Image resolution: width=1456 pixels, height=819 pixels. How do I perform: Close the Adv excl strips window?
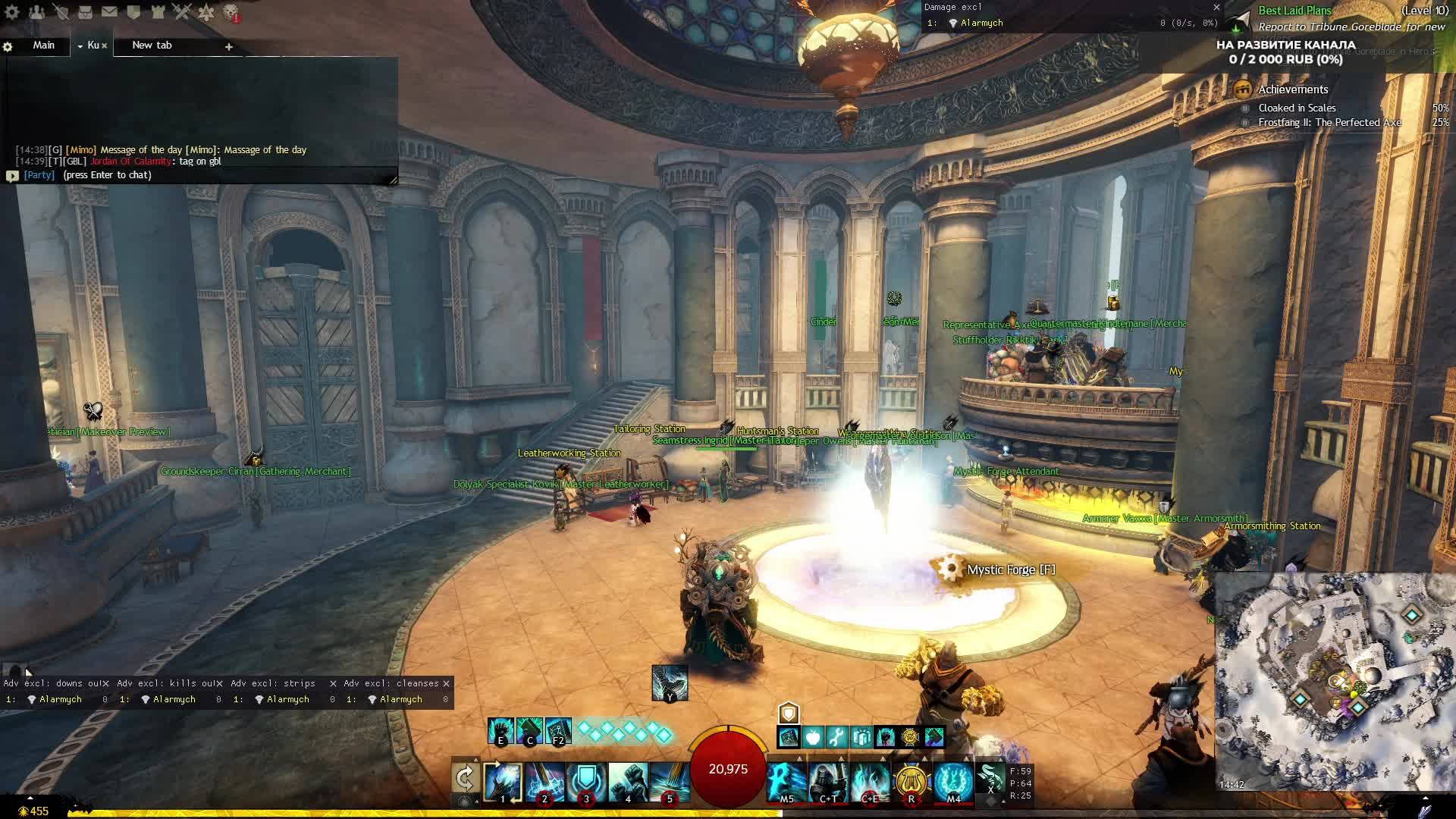[x=333, y=684]
